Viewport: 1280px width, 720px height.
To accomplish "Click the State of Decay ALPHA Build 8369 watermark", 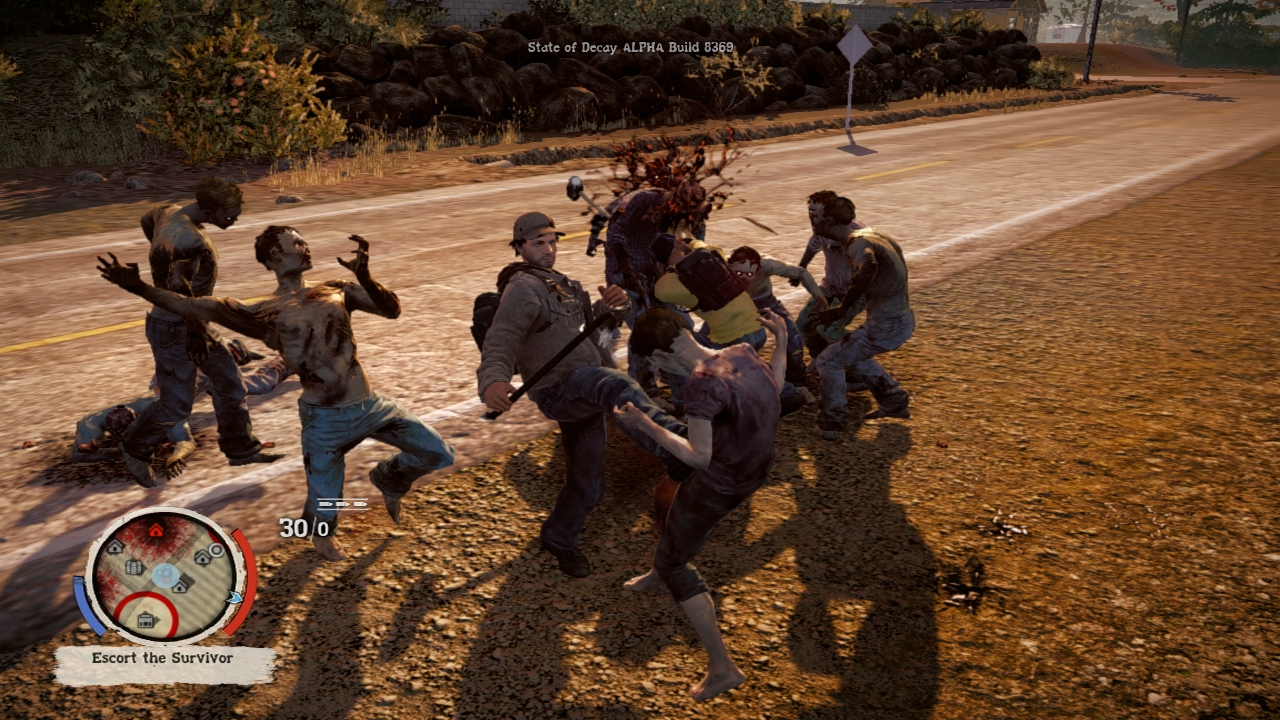I will 629,46.
